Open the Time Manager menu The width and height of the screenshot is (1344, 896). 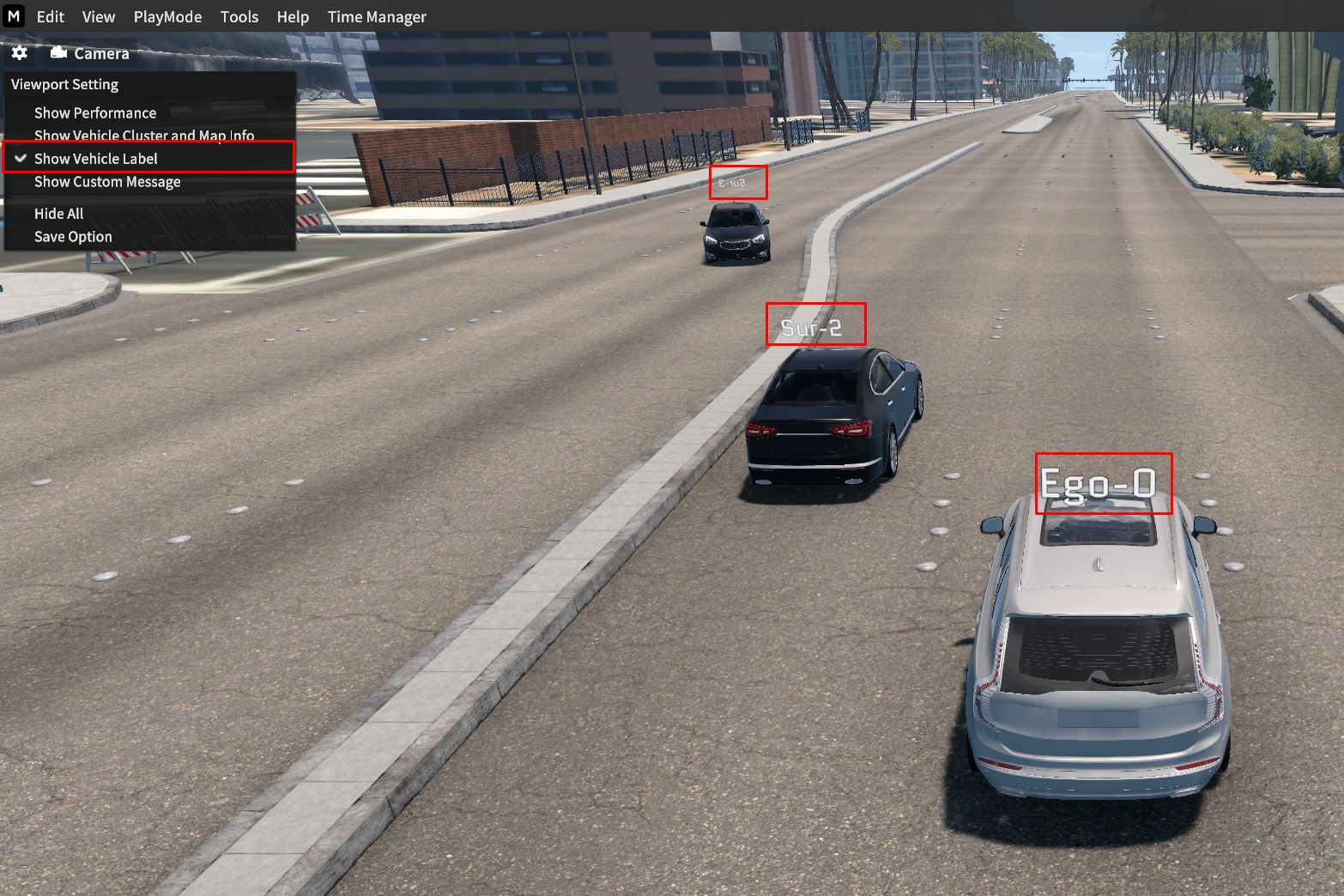377,17
